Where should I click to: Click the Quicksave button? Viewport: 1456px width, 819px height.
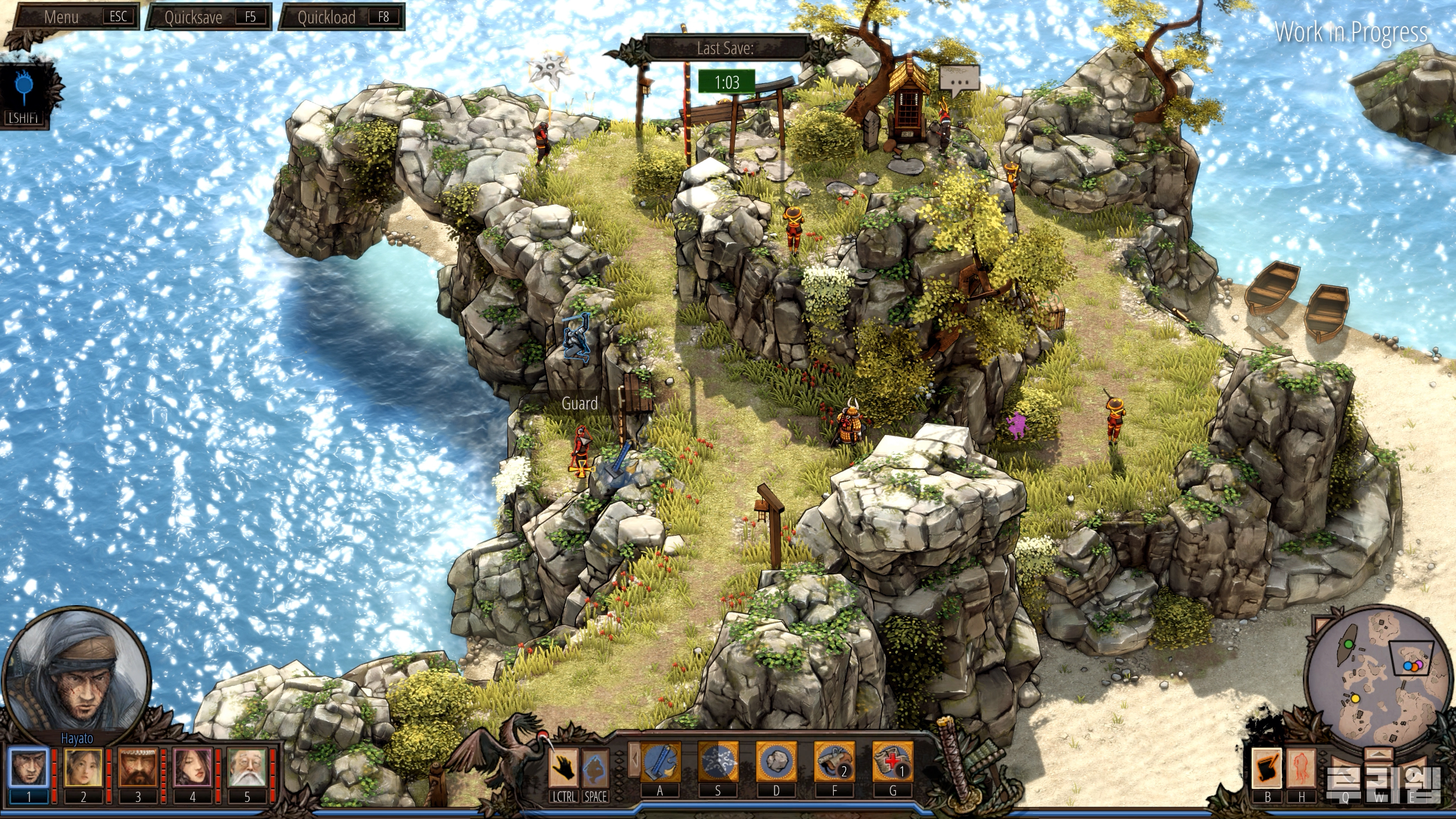[209, 17]
